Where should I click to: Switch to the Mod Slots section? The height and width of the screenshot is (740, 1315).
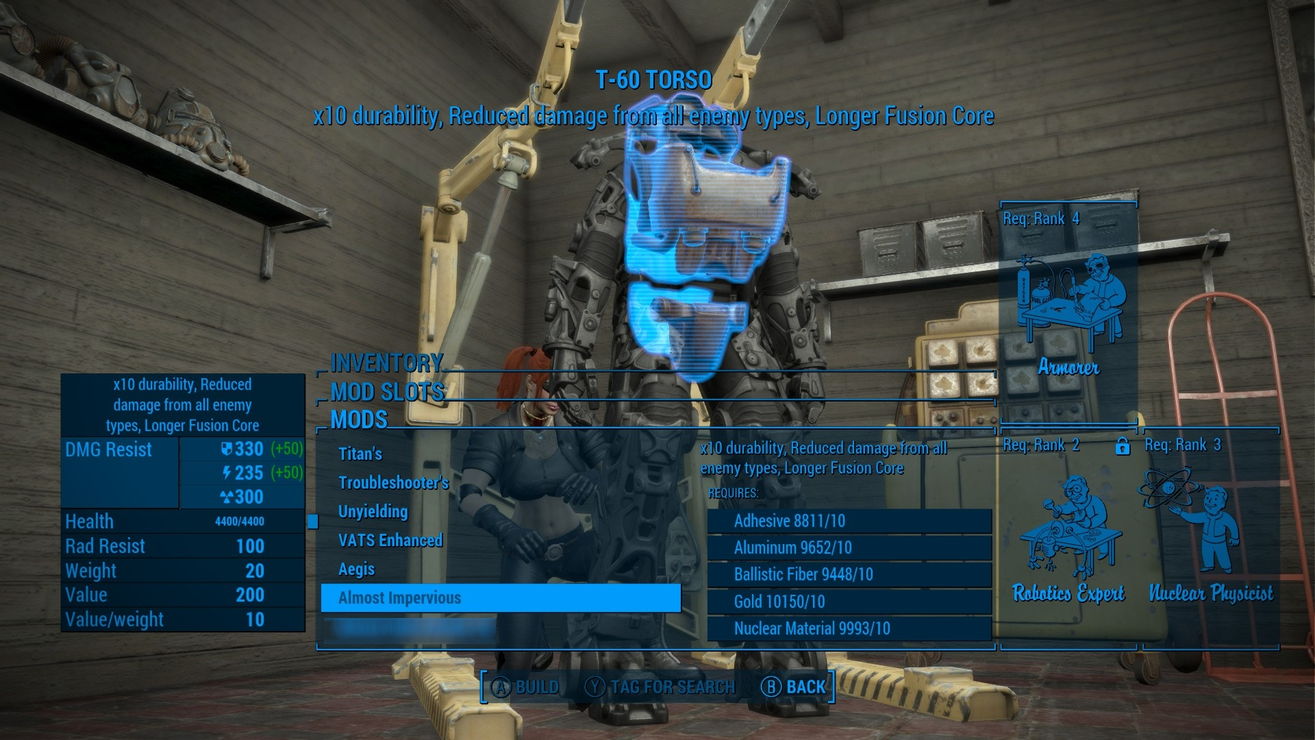coord(387,391)
